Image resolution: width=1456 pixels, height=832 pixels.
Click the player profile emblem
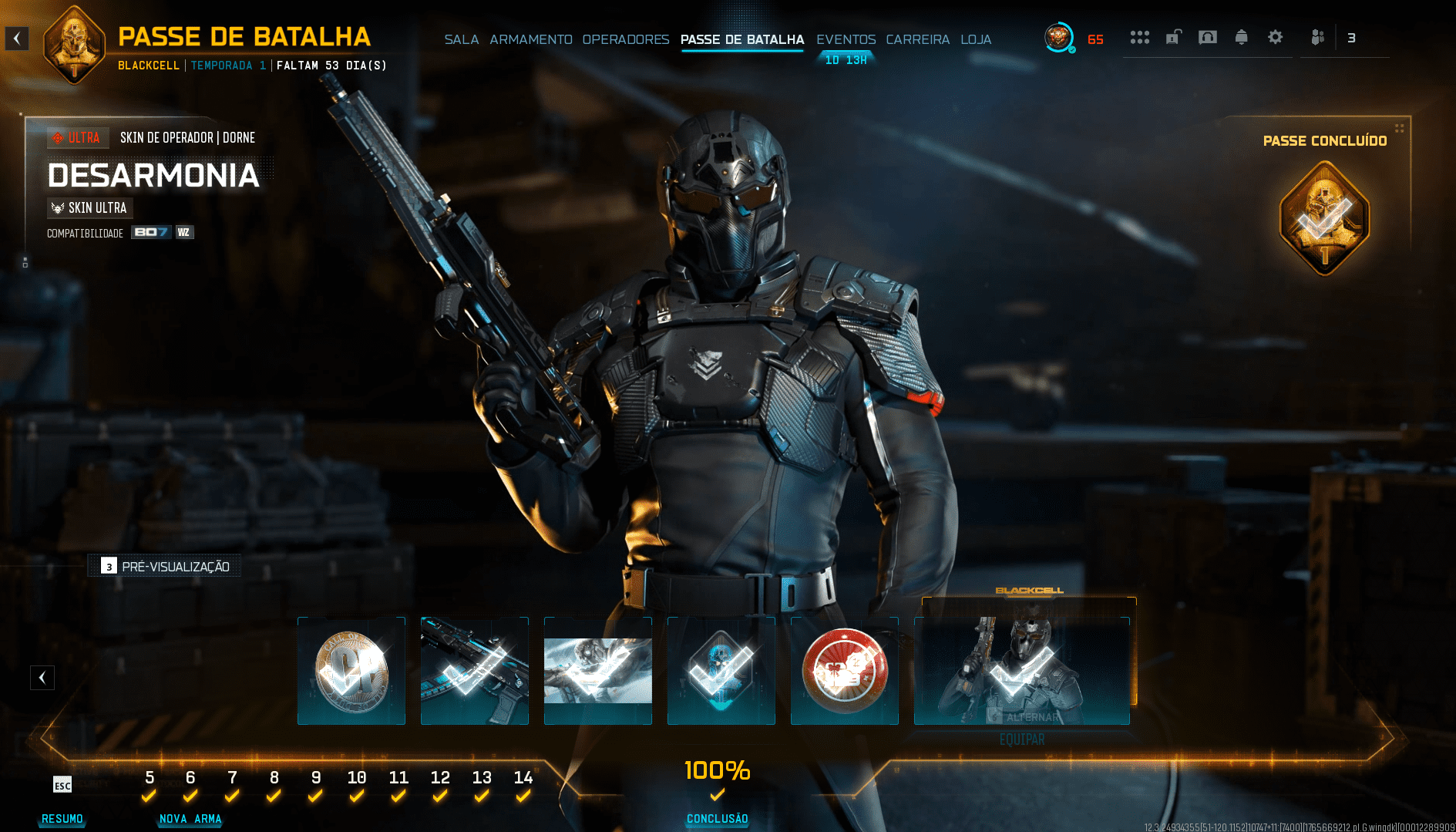click(x=1058, y=37)
